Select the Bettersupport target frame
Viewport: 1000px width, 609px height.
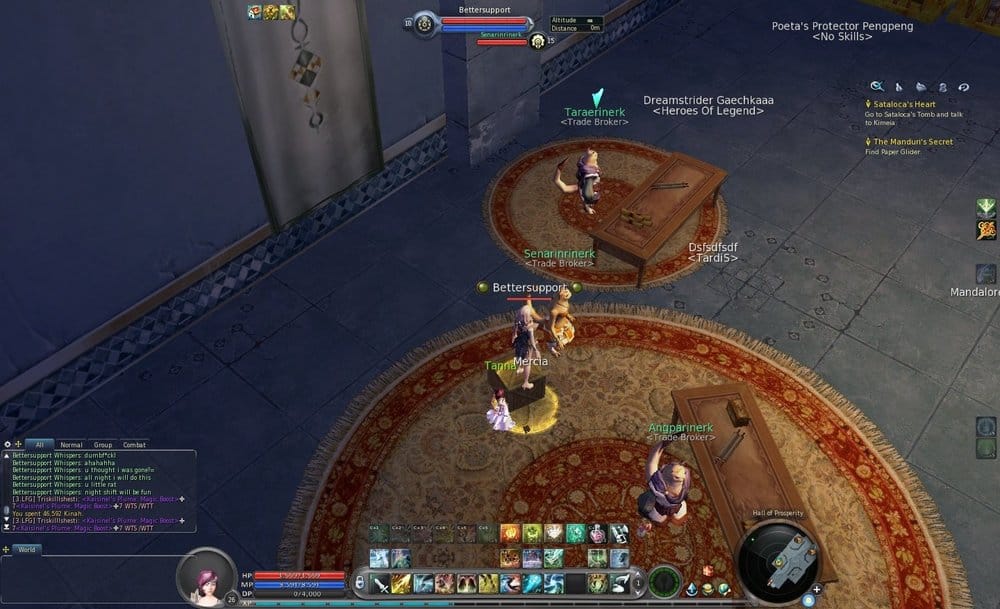pyautogui.click(x=483, y=22)
